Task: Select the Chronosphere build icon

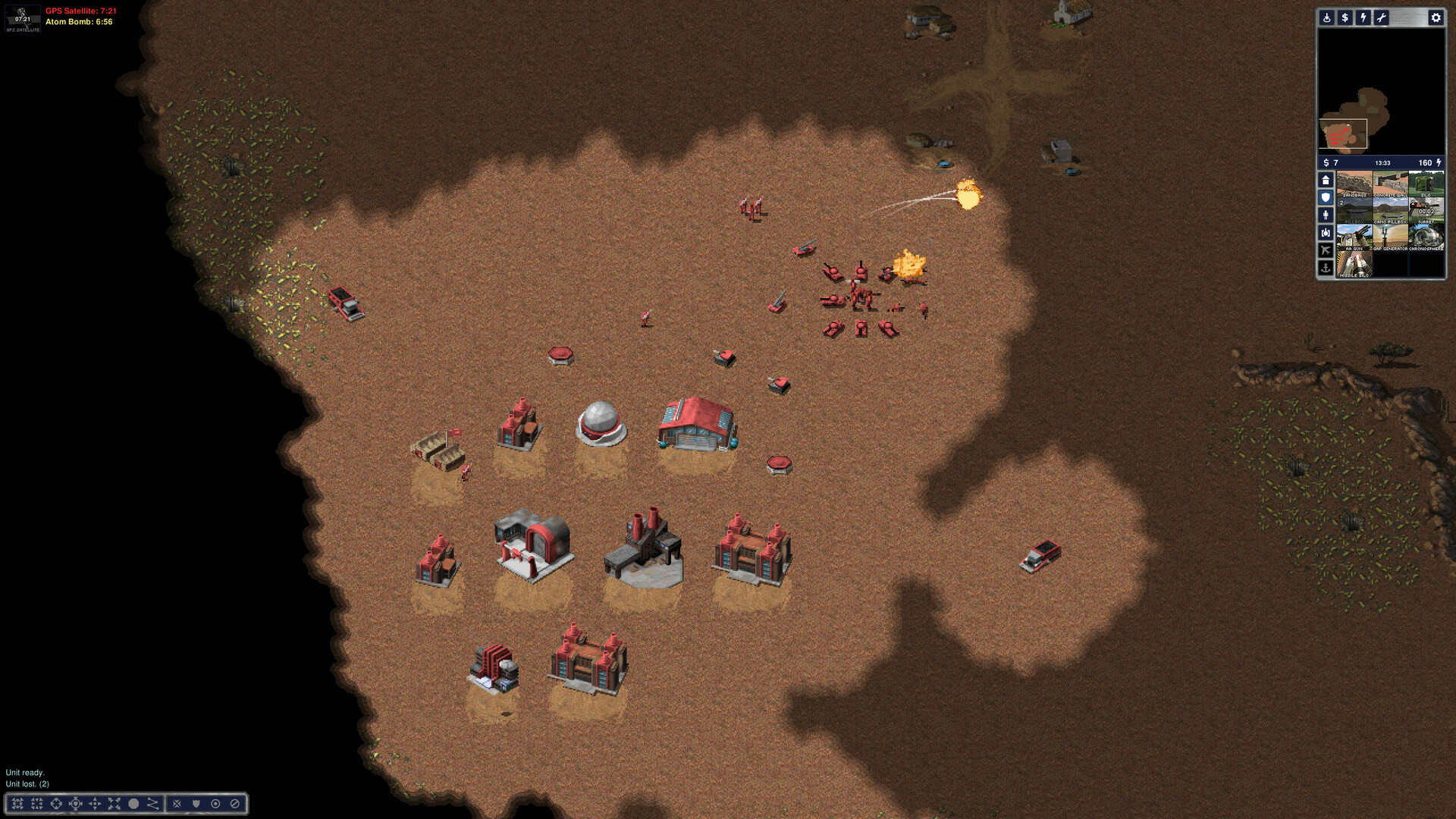Action: [x=1426, y=237]
